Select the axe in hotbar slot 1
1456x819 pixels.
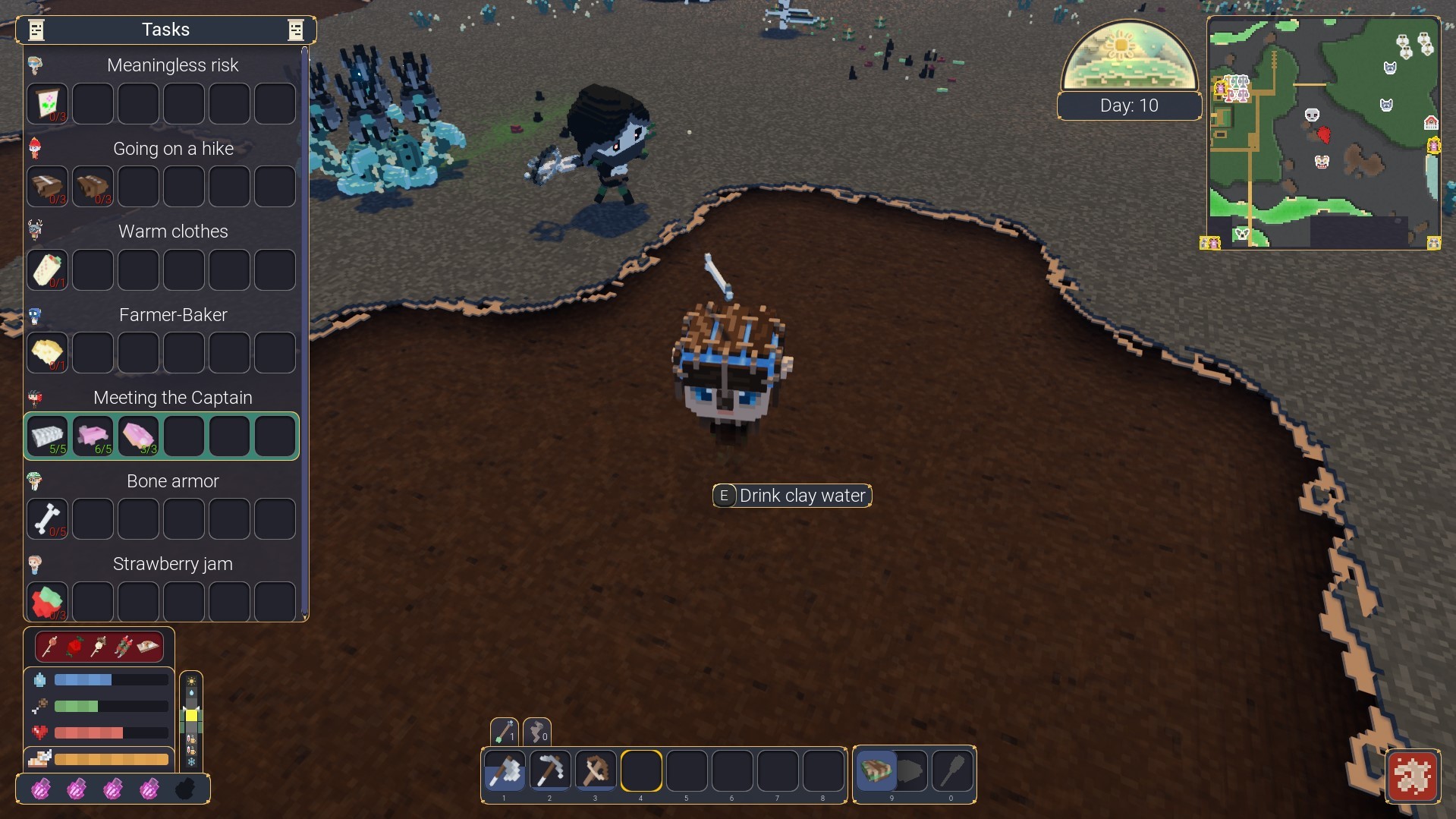(x=505, y=771)
